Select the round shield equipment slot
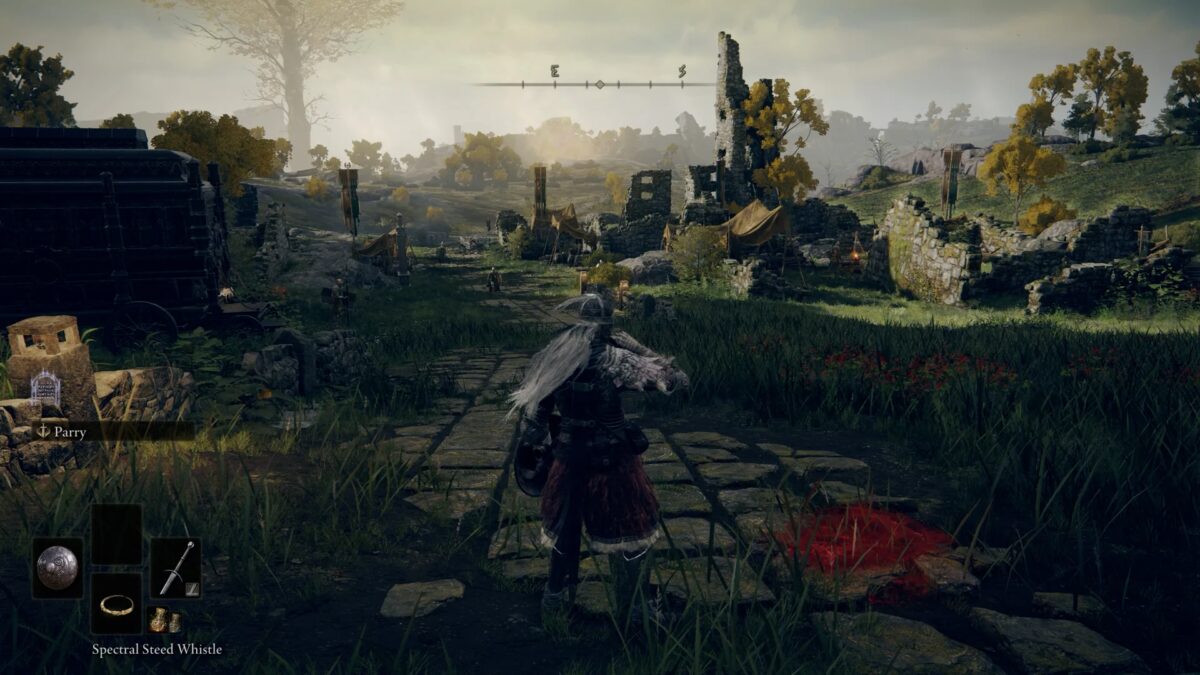1200x675 pixels. 57,568
